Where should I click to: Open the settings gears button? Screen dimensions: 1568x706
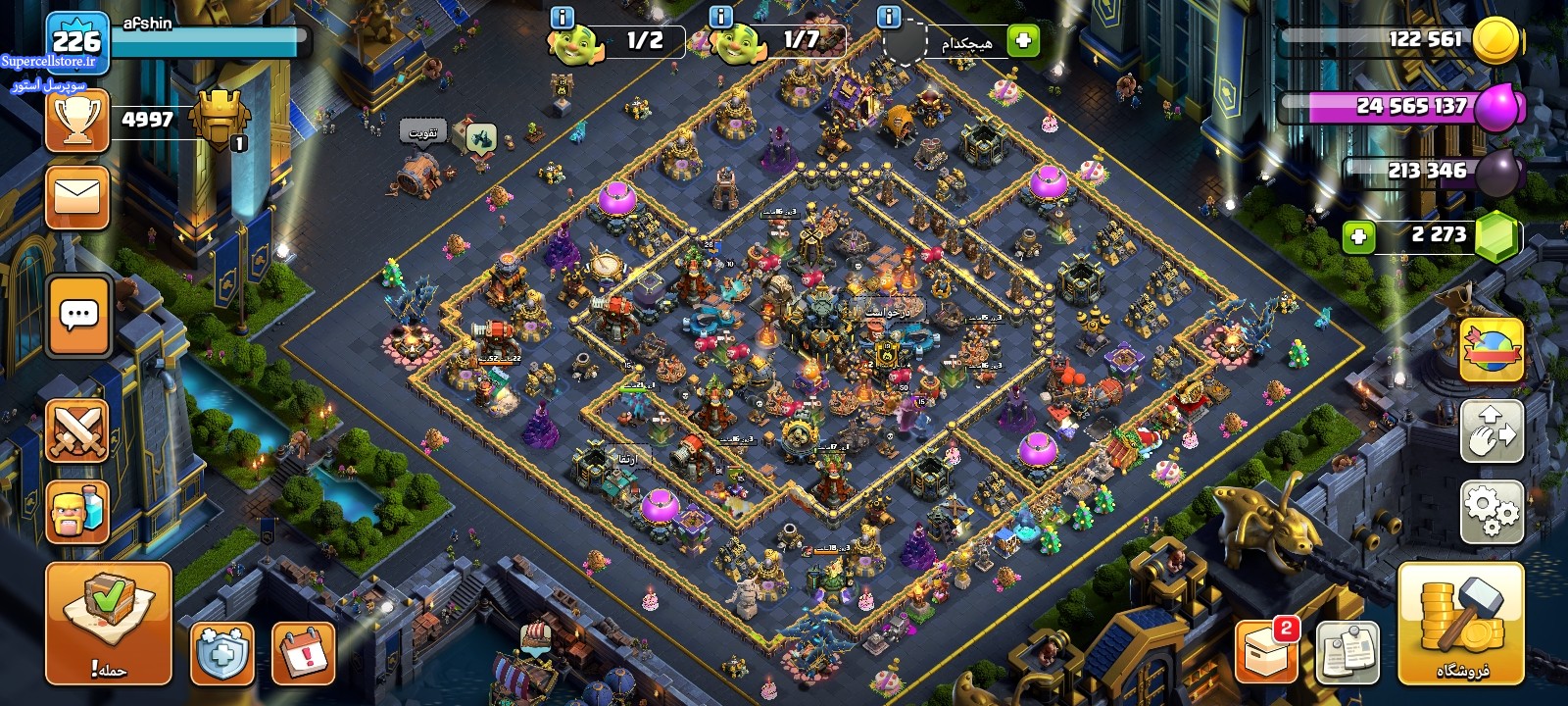1492,511
